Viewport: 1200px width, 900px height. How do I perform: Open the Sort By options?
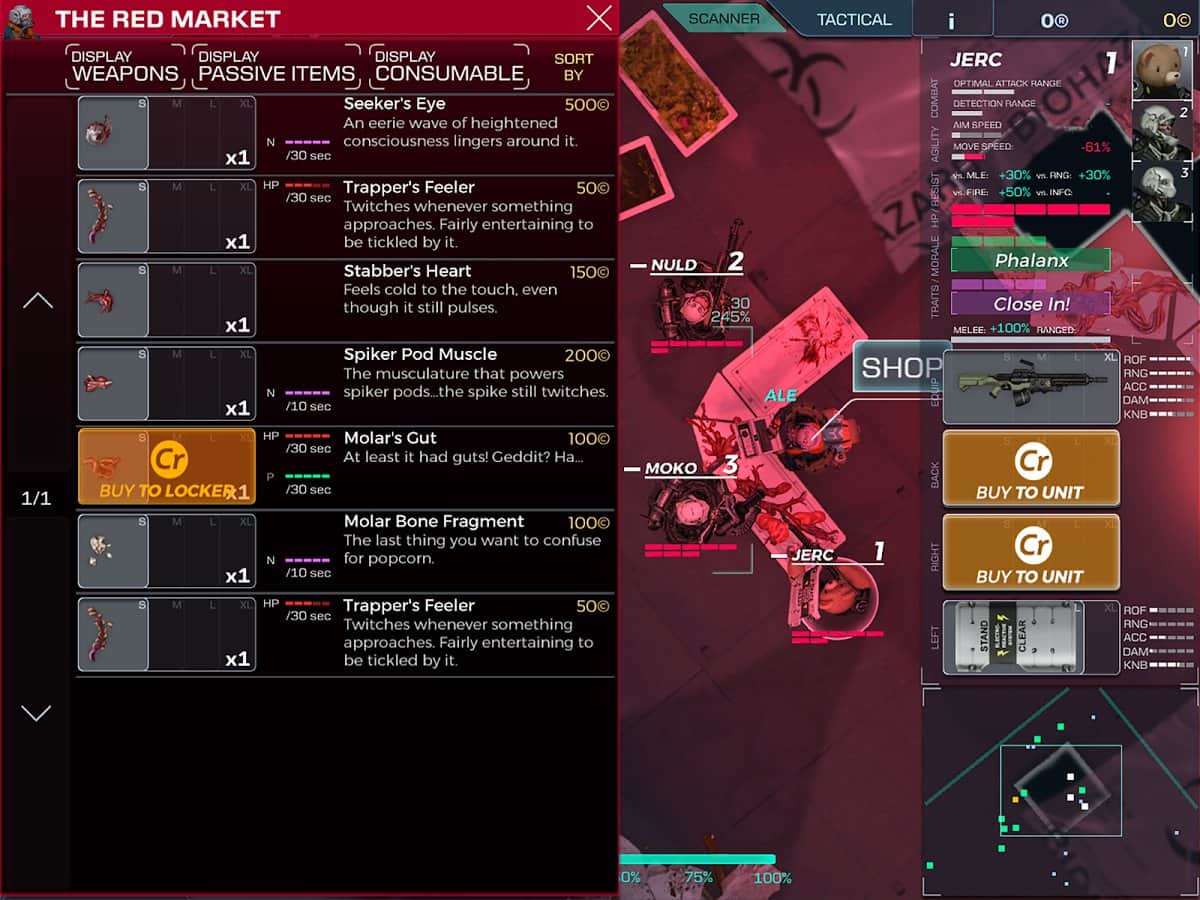click(573, 66)
